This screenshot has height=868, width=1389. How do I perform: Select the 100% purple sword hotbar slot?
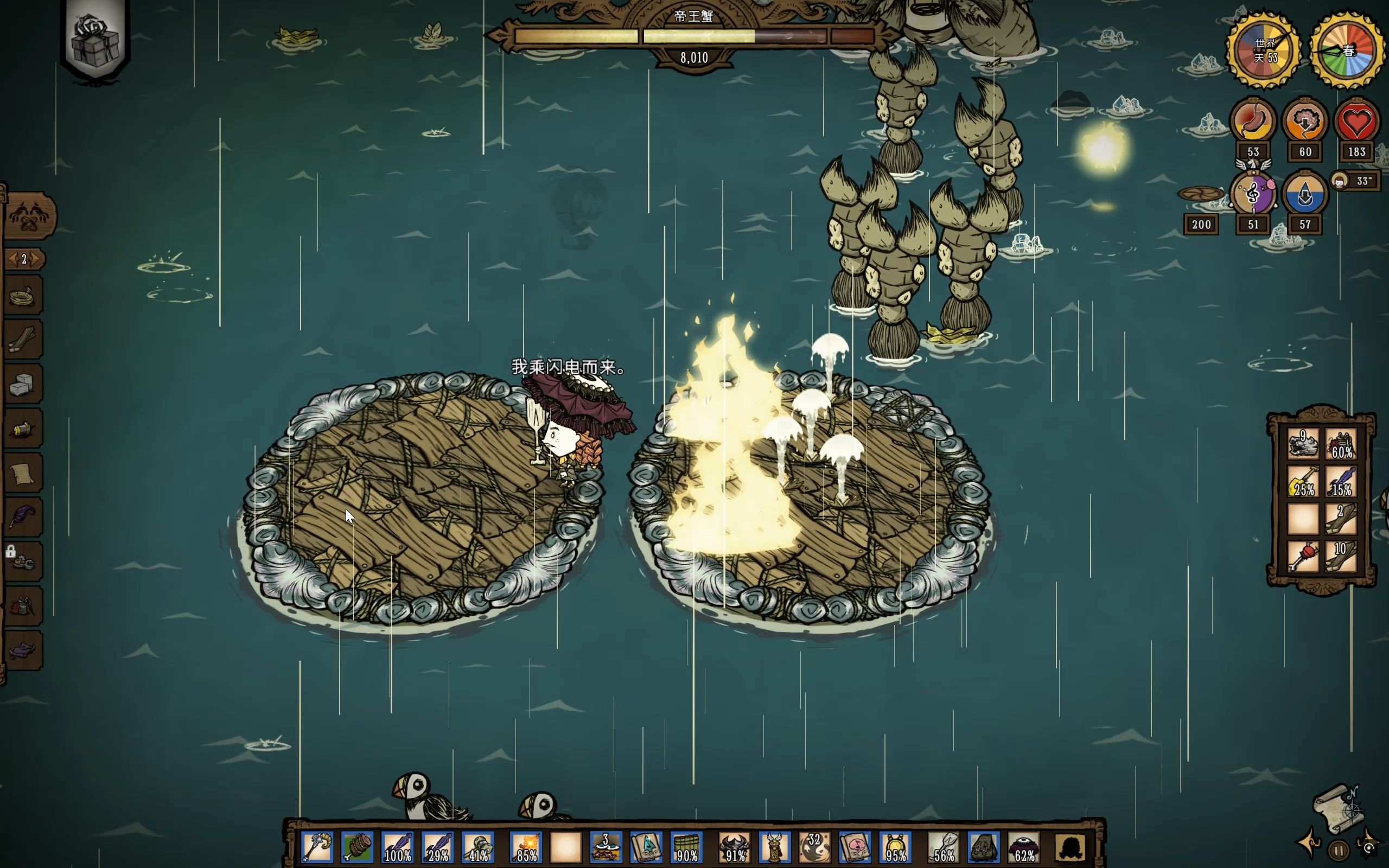pyautogui.click(x=397, y=847)
